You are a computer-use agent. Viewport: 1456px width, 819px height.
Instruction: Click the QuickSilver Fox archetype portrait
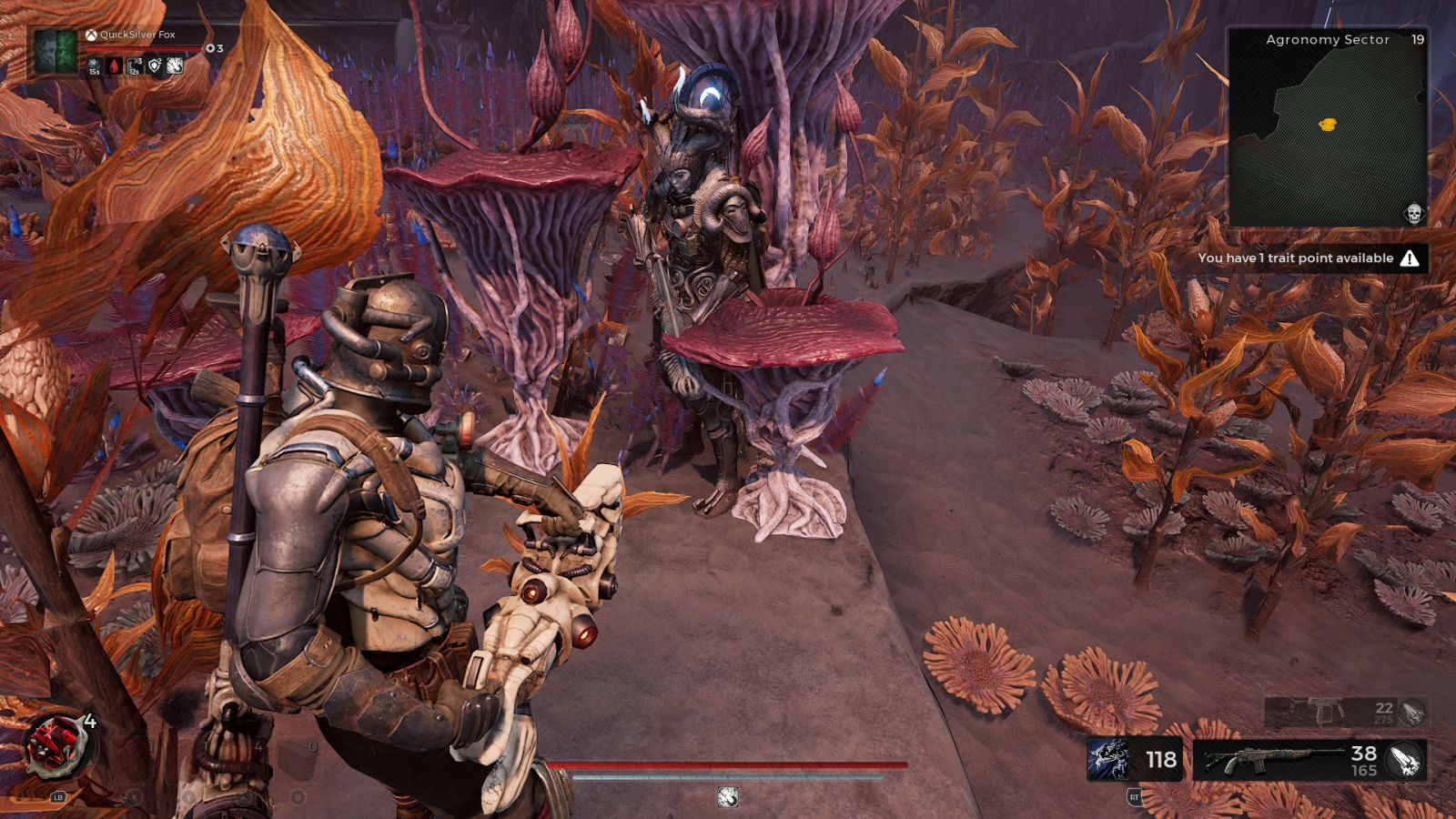[56, 51]
